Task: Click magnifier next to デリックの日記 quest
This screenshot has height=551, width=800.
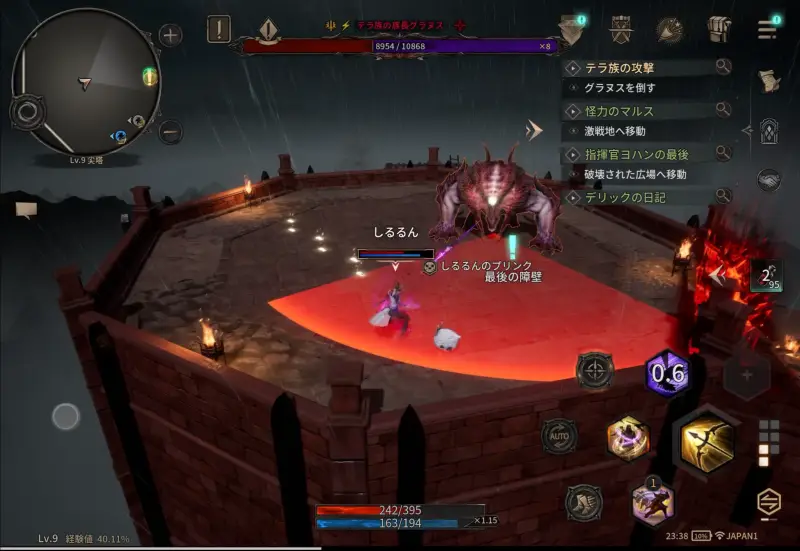Action: pos(723,197)
